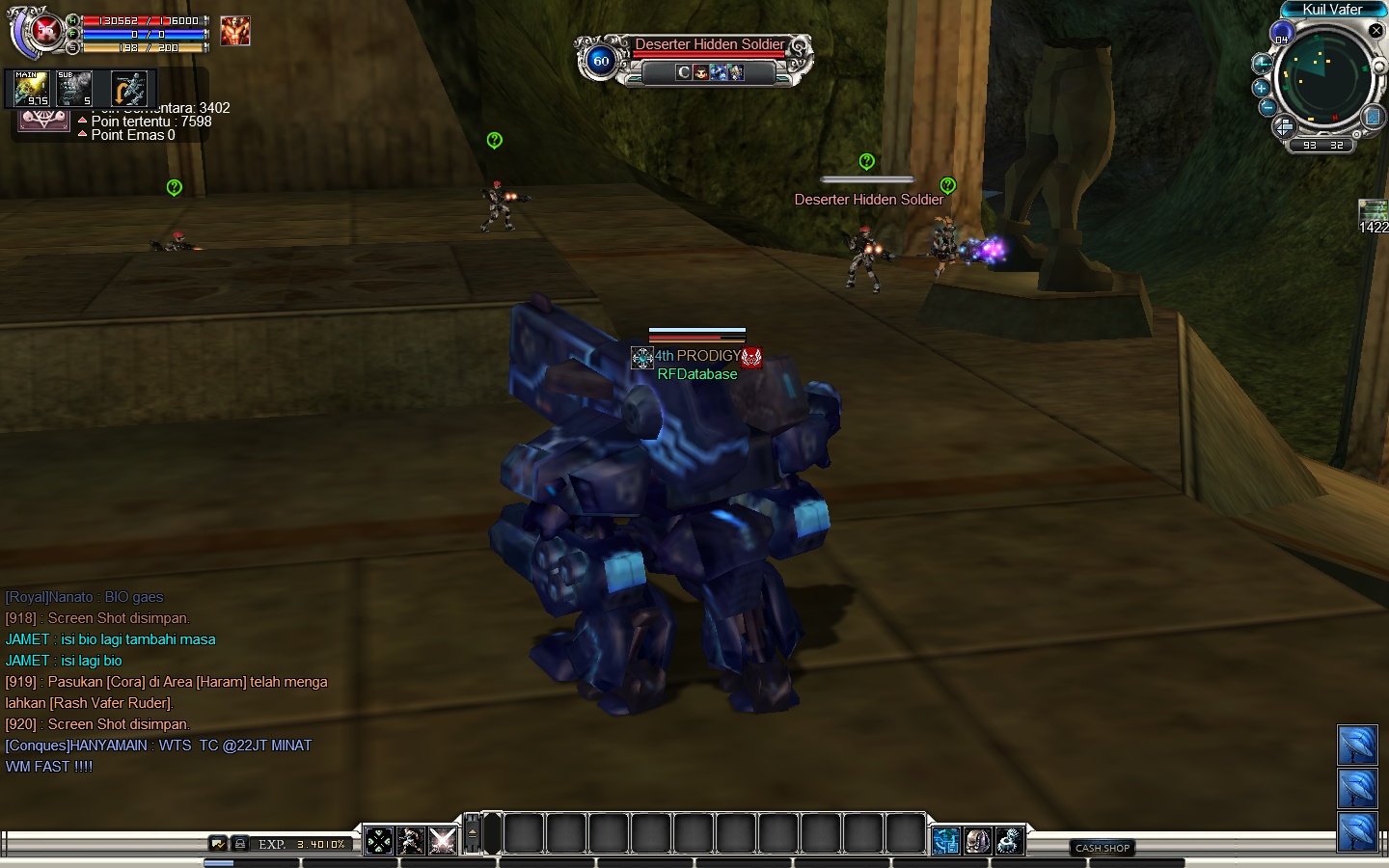Viewport: 1389px width, 868px height.
Task: Open the Cash Shop
Action: (x=1103, y=848)
